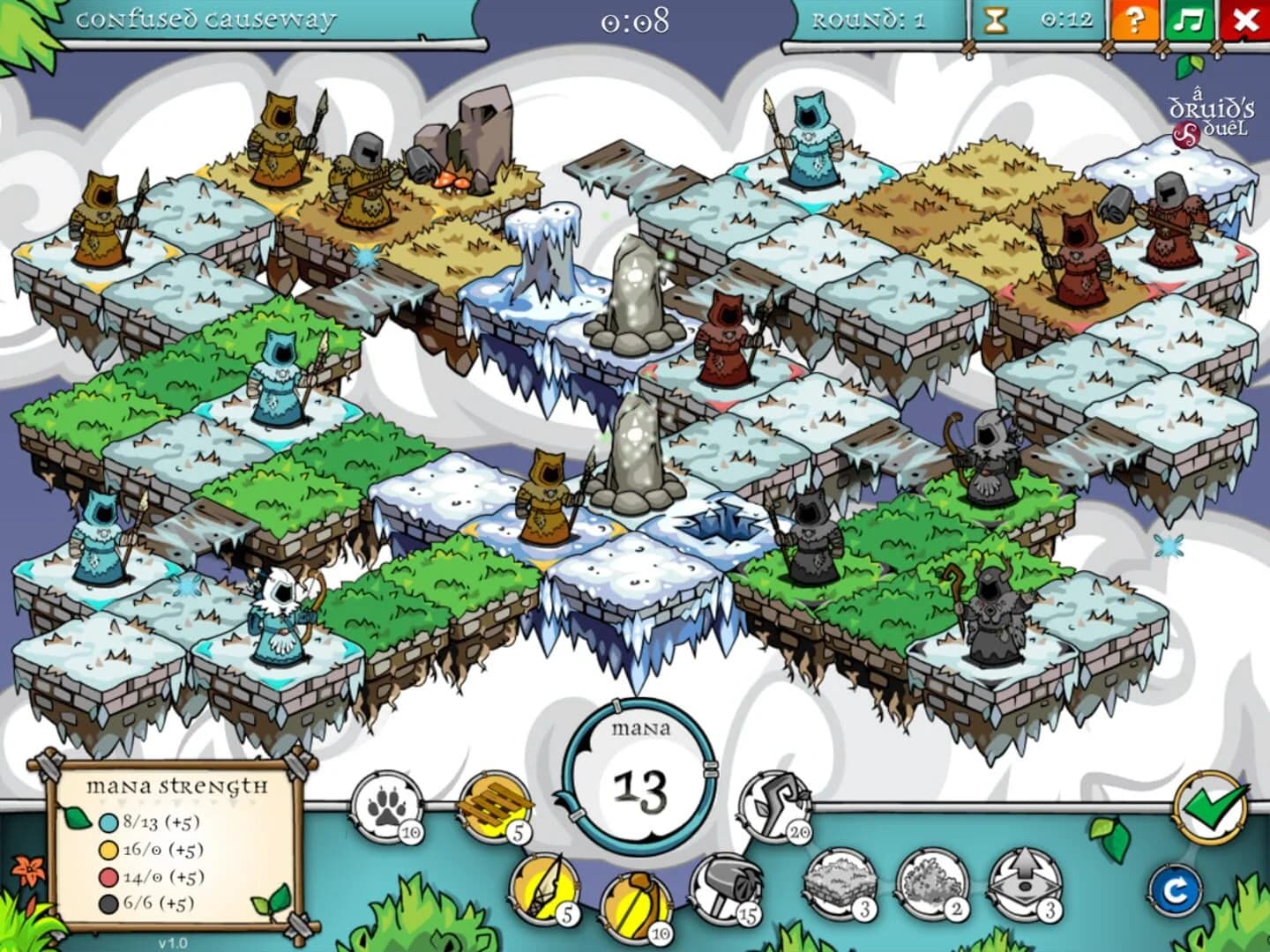Image resolution: width=1270 pixels, height=952 pixels.
Task: Click the hourglass turn timer icon
Action: [x=995, y=20]
